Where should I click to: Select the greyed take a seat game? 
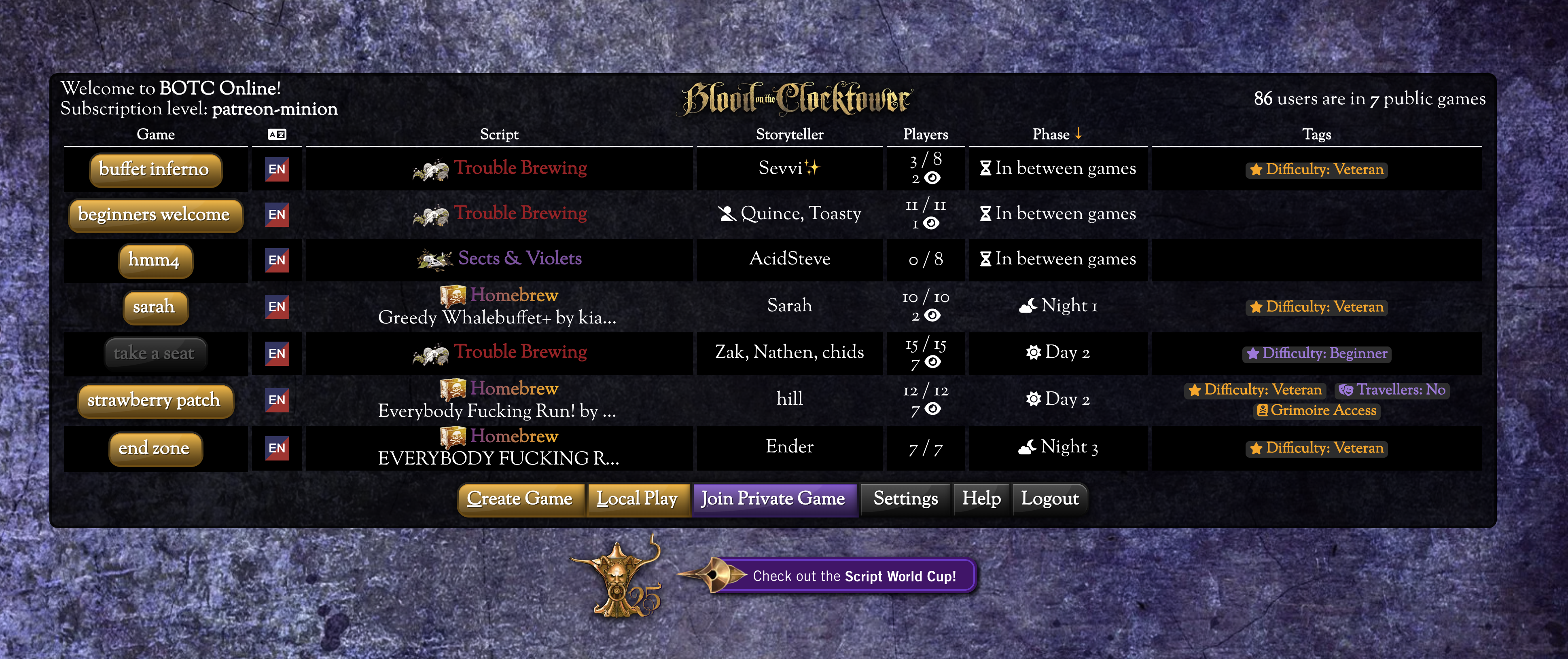point(155,353)
